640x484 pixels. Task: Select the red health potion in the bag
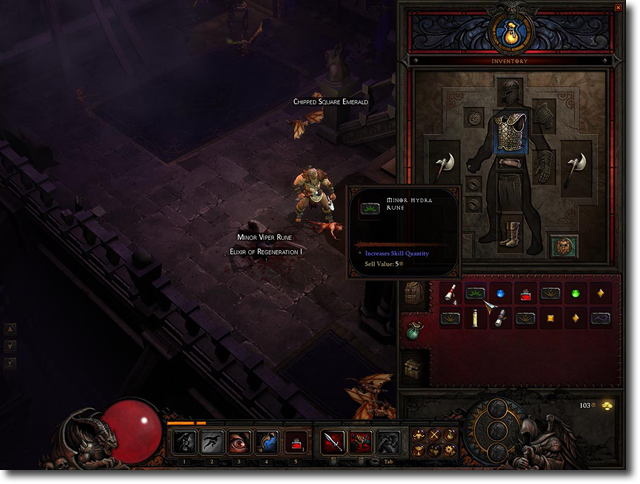point(526,294)
